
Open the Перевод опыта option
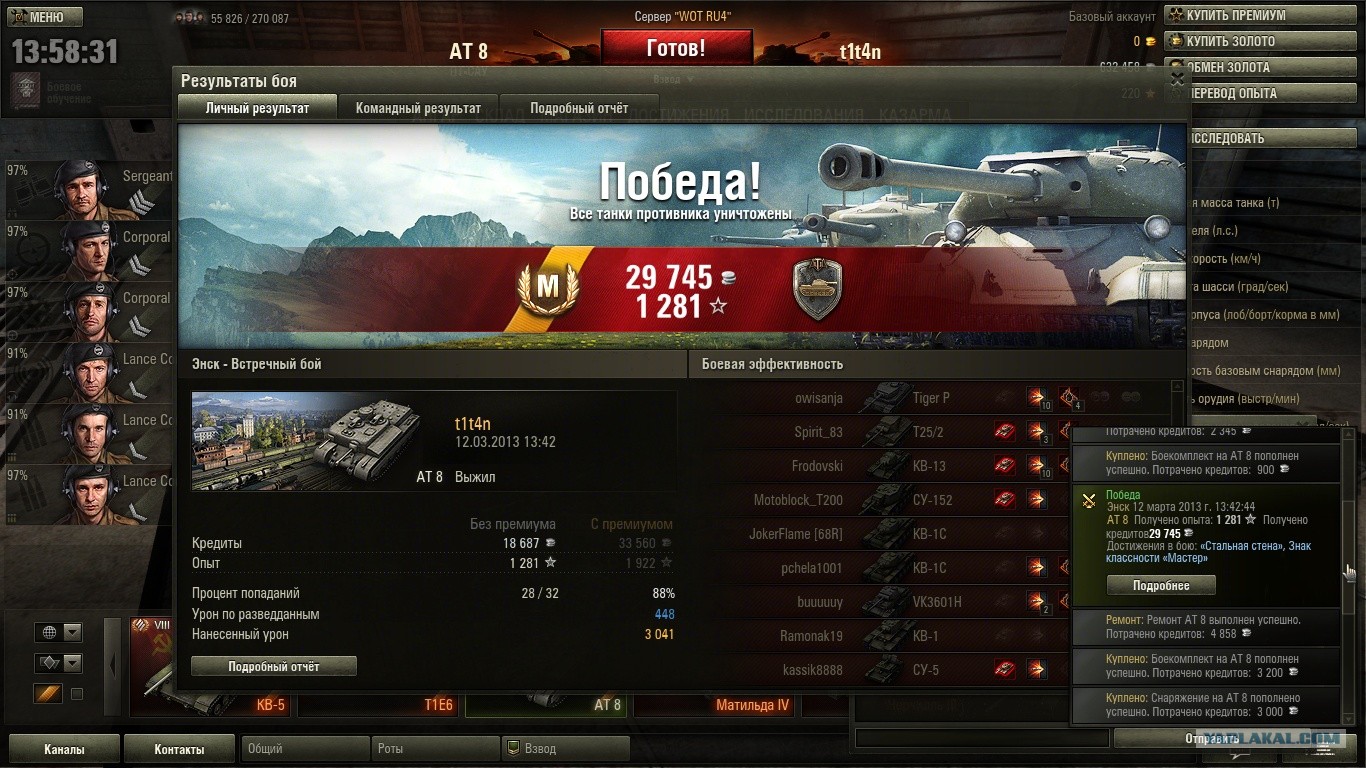pyautogui.click(x=1263, y=93)
